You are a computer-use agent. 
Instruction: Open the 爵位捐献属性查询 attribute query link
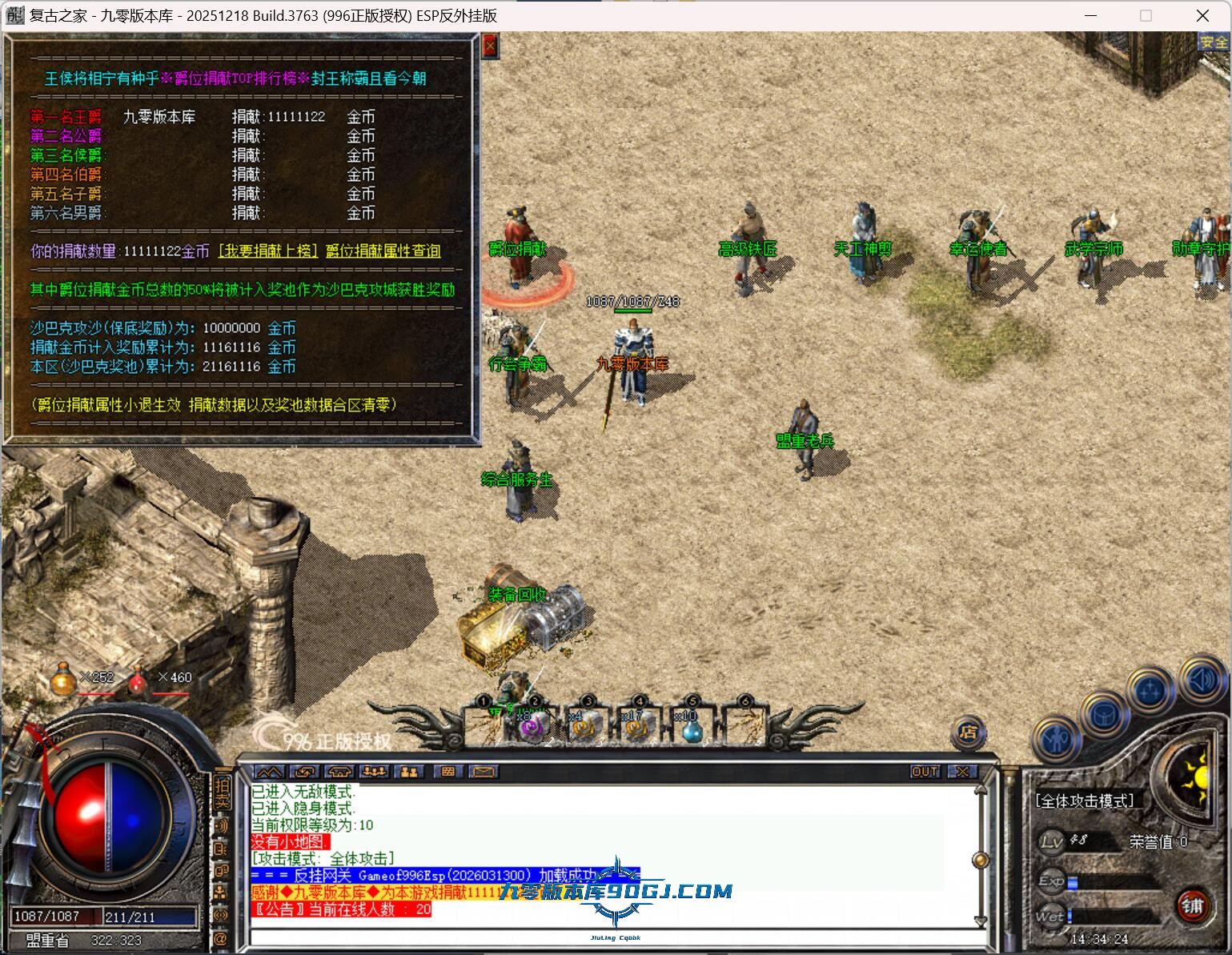click(383, 251)
